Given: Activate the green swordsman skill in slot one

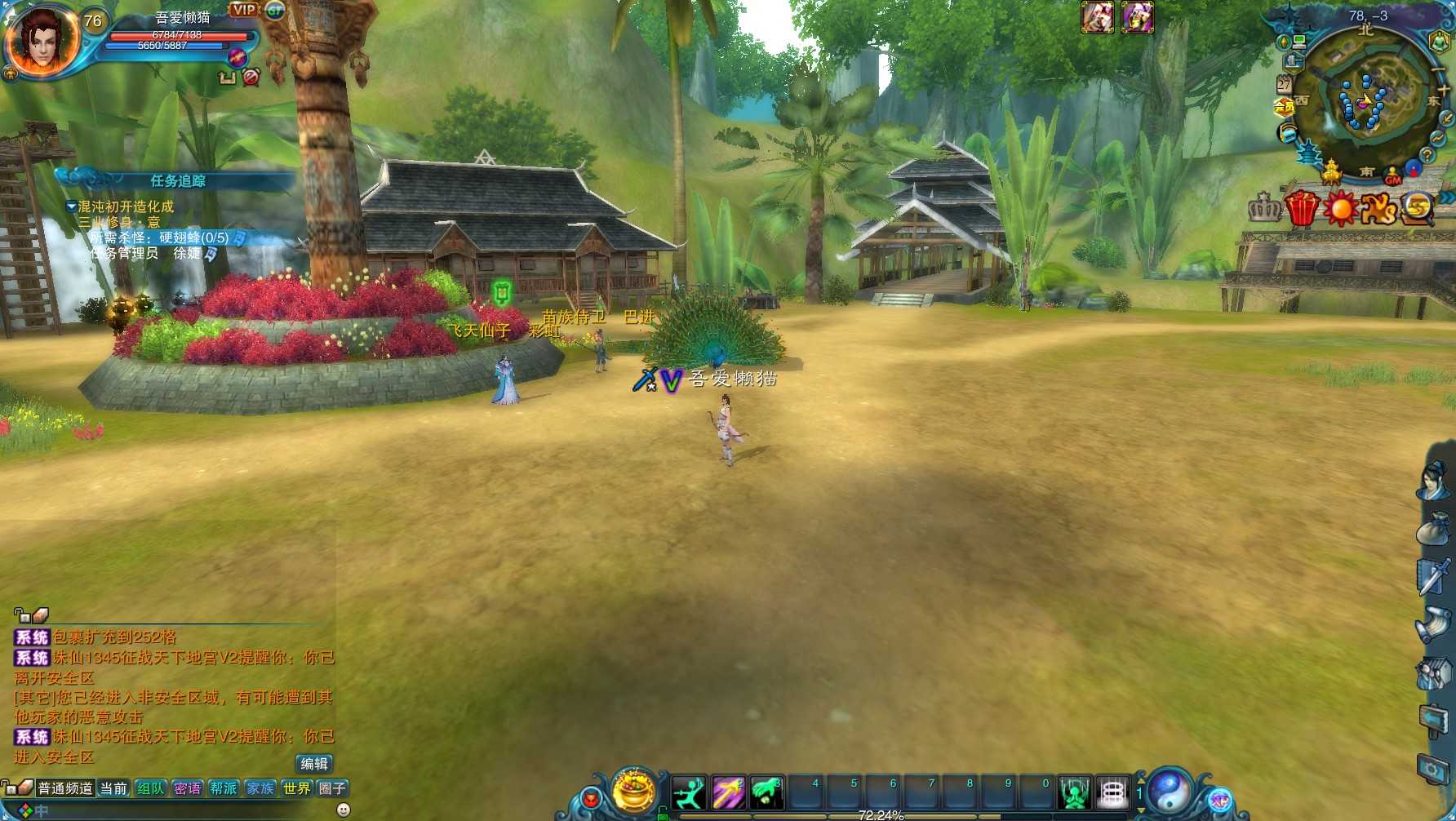Looking at the screenshot, I should point(689,792).
